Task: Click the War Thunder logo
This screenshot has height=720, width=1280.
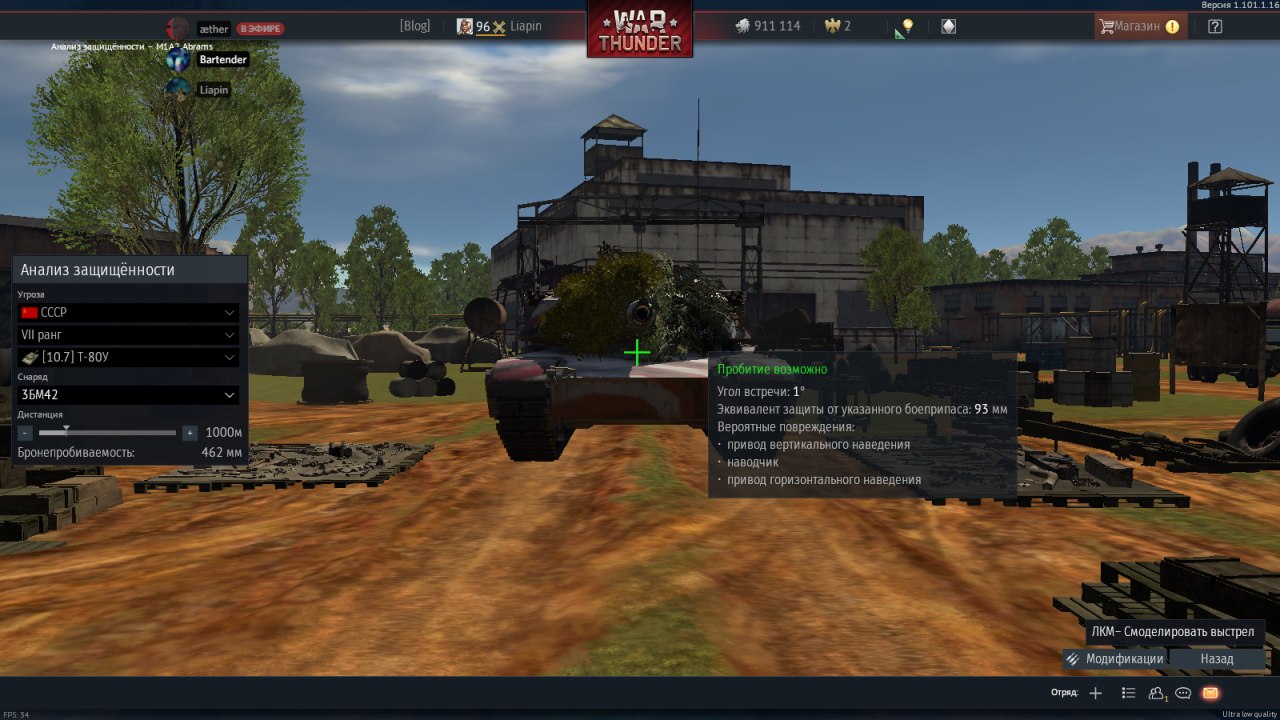Action: coord(640,30)
